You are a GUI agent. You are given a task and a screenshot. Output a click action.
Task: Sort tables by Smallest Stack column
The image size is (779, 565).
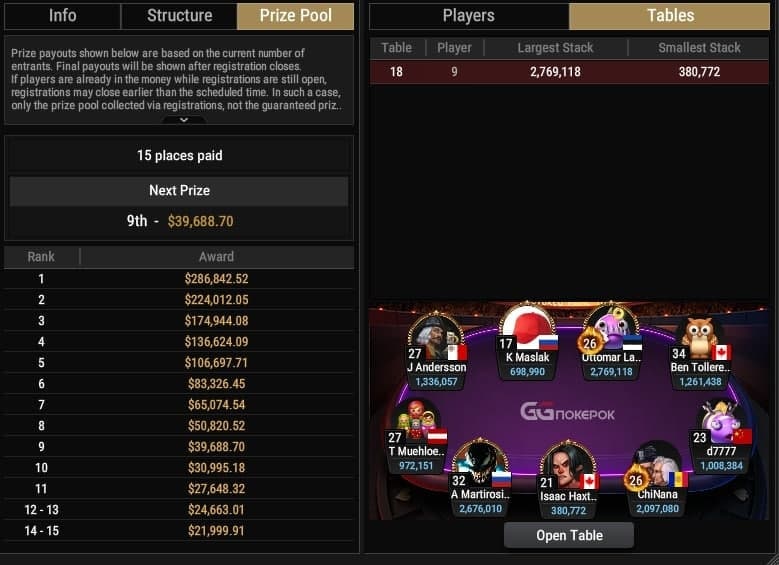click(700, 48)
